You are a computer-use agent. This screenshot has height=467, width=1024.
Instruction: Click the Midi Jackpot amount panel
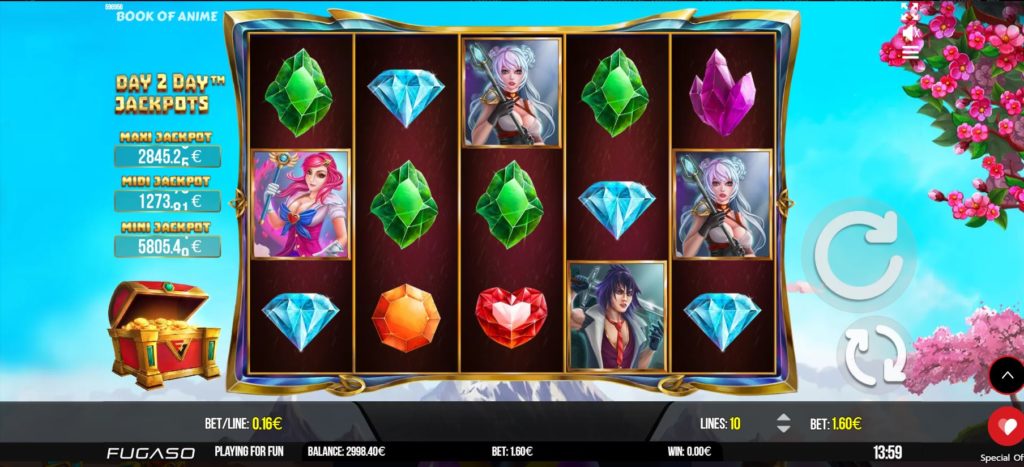tap(167, 201)
